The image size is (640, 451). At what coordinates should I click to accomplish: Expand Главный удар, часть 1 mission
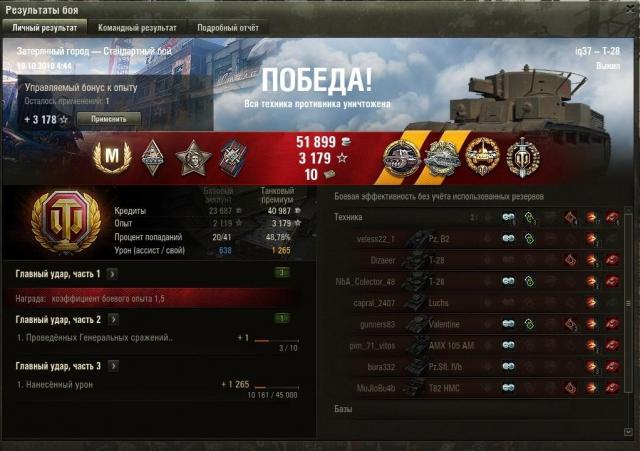pyautogui.click(x=112, y=273)
